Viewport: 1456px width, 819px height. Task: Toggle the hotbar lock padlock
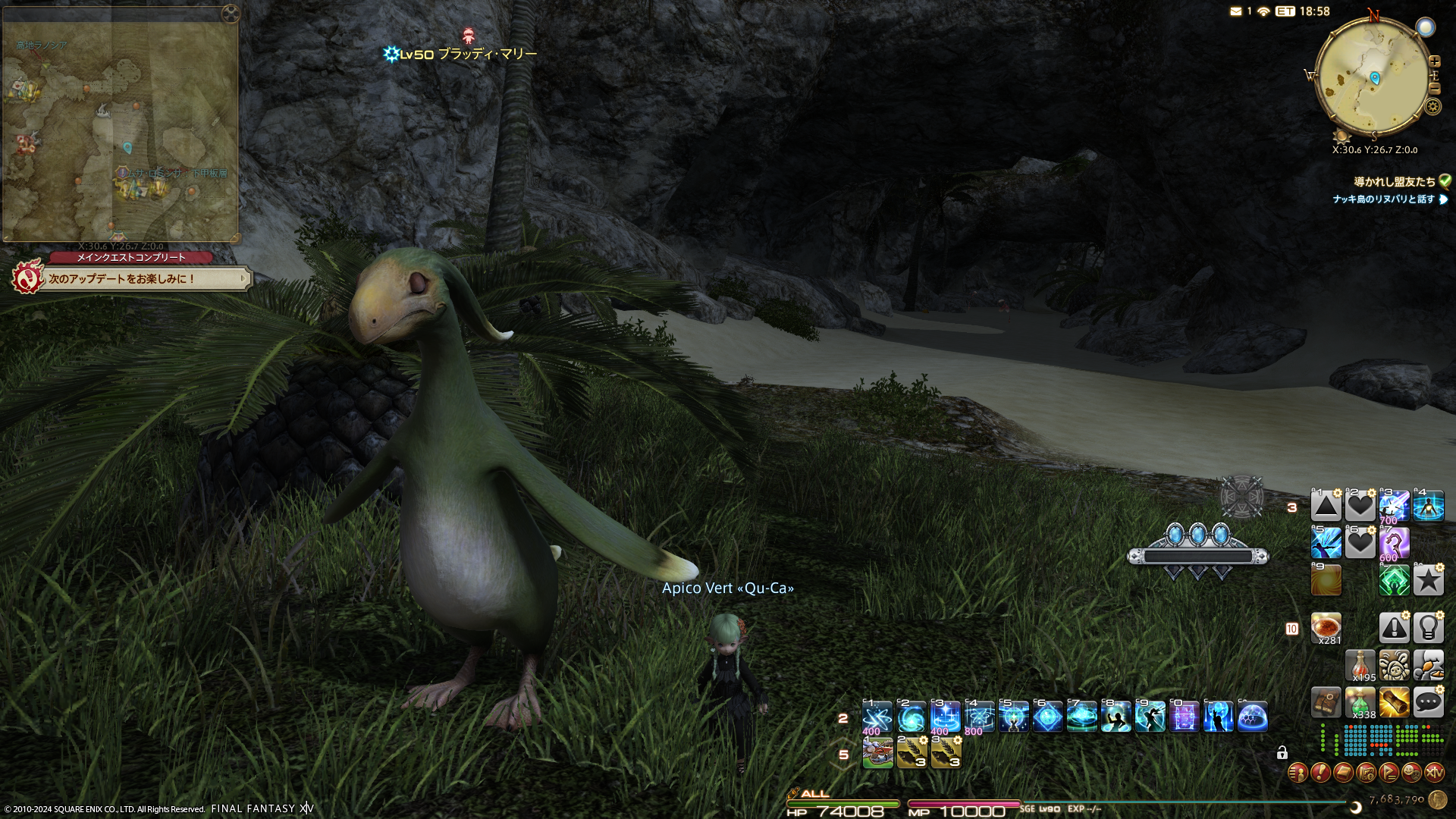pyautogui.click(x=1282, y=753)
